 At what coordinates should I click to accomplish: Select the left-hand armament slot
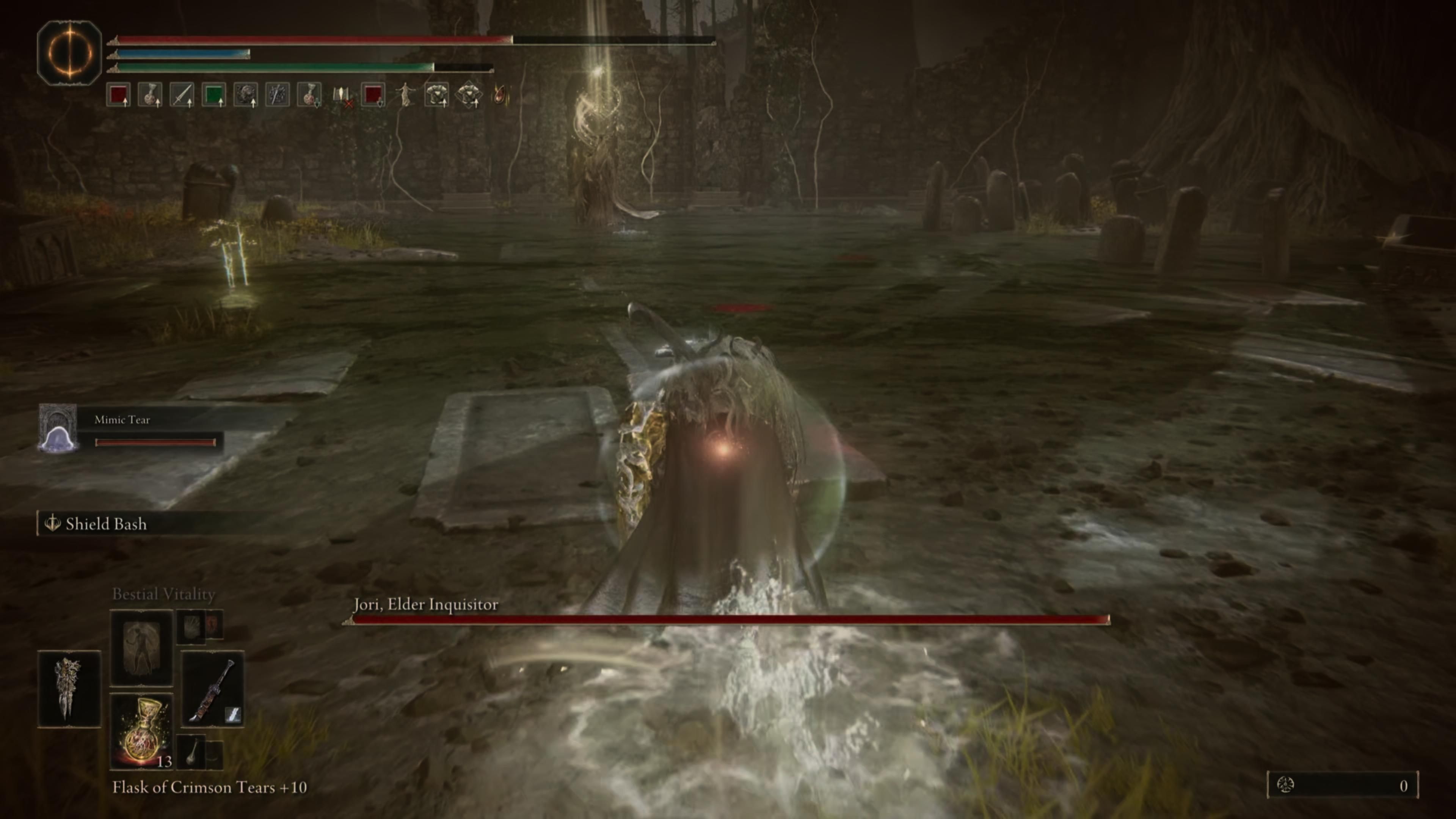click(x=69, y=689)
